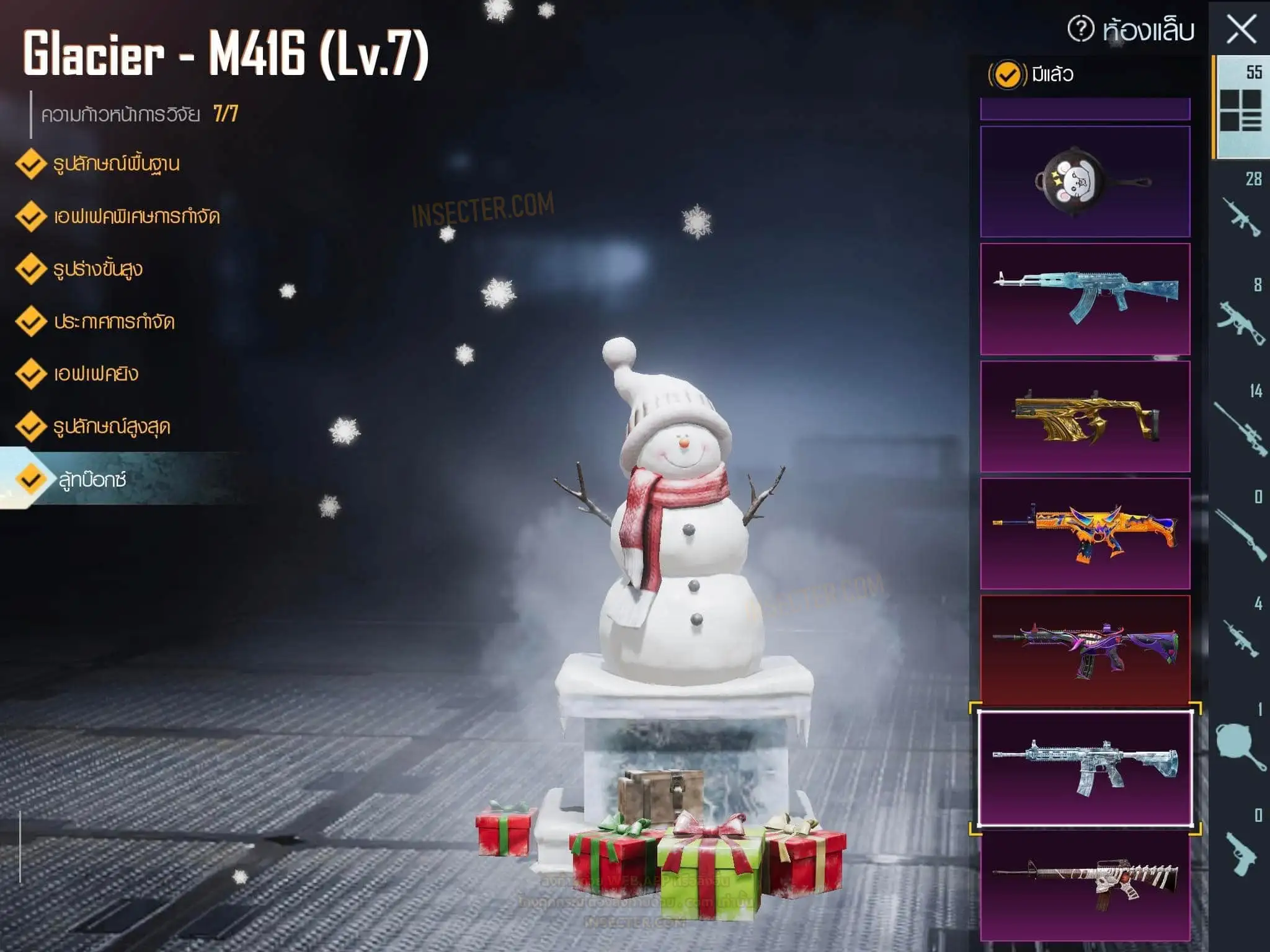Select the Glacier M416 skin thumbnail
Viewport: 1270px width, 952px height.
1085,769
